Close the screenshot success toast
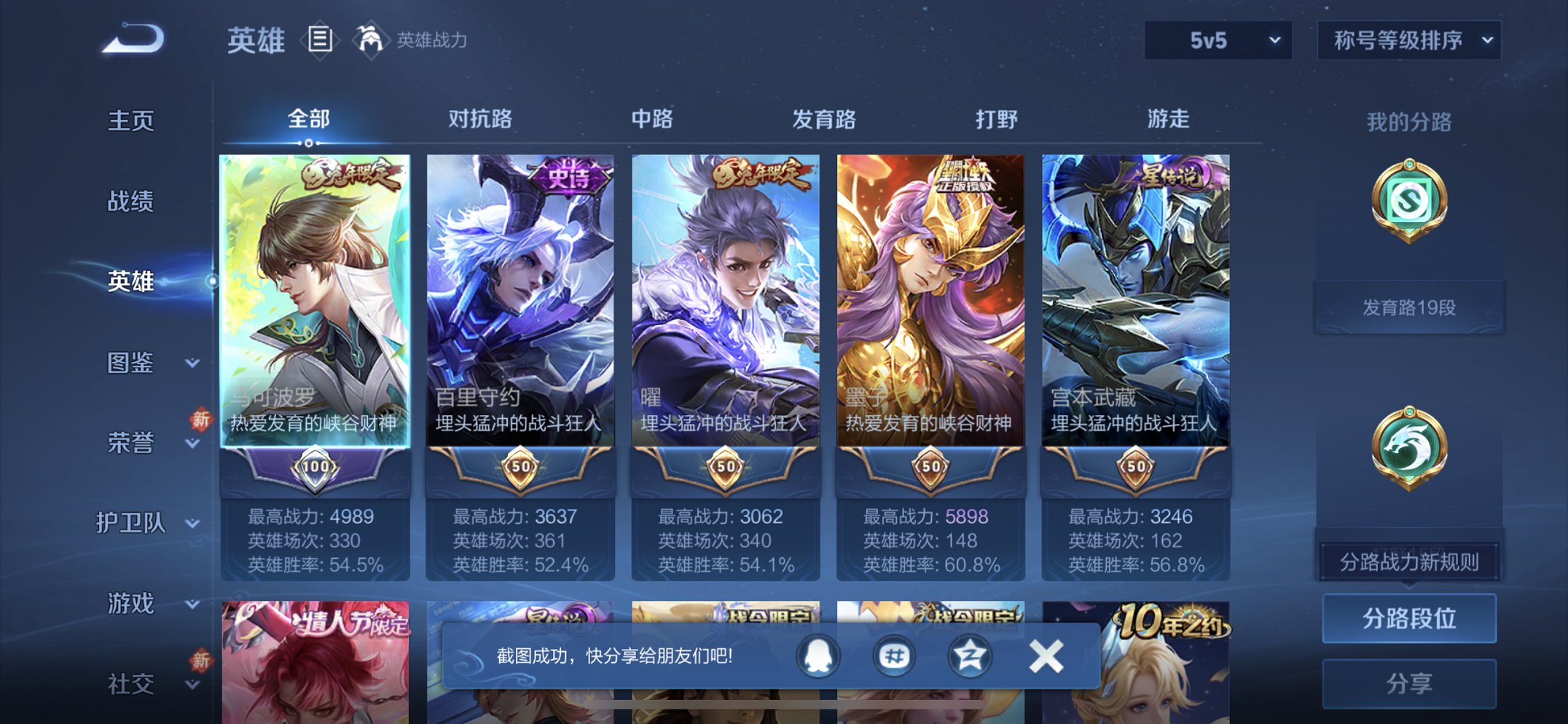 (x=1047, y=655)
